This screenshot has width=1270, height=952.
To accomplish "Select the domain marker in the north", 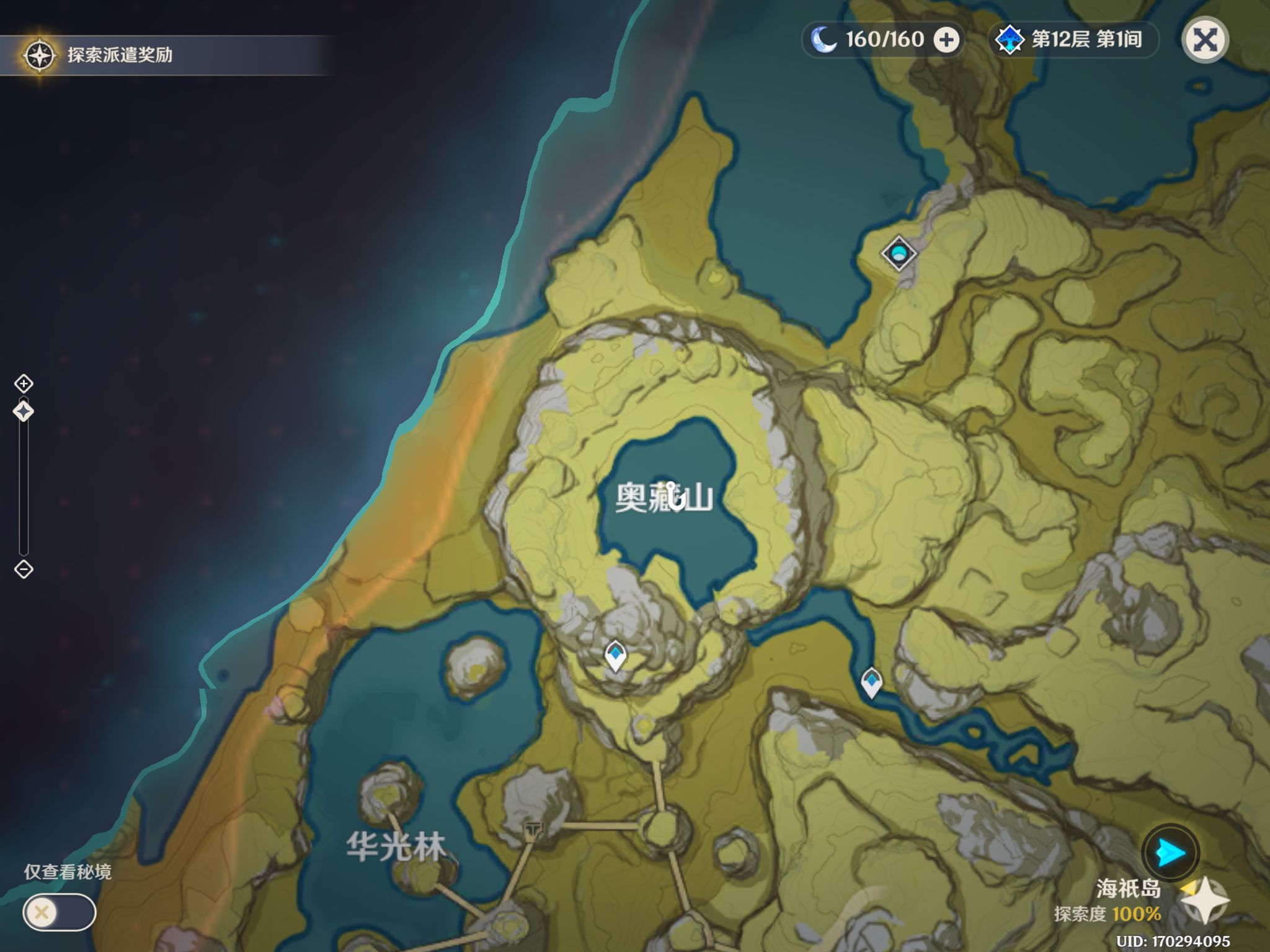I will pyautogui.click(x=899, y=253).
